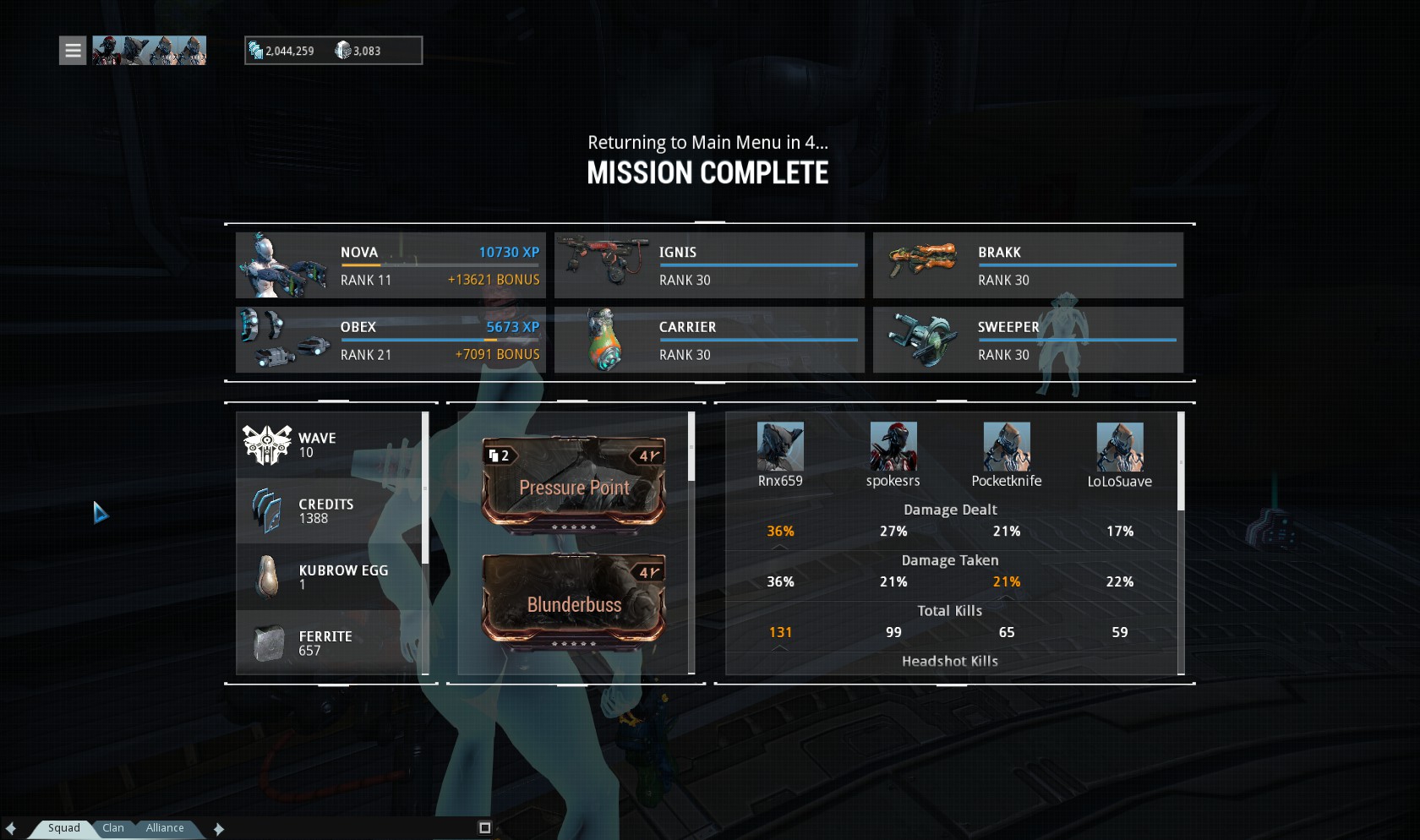Click the chat window expand square

coord(485,828)
